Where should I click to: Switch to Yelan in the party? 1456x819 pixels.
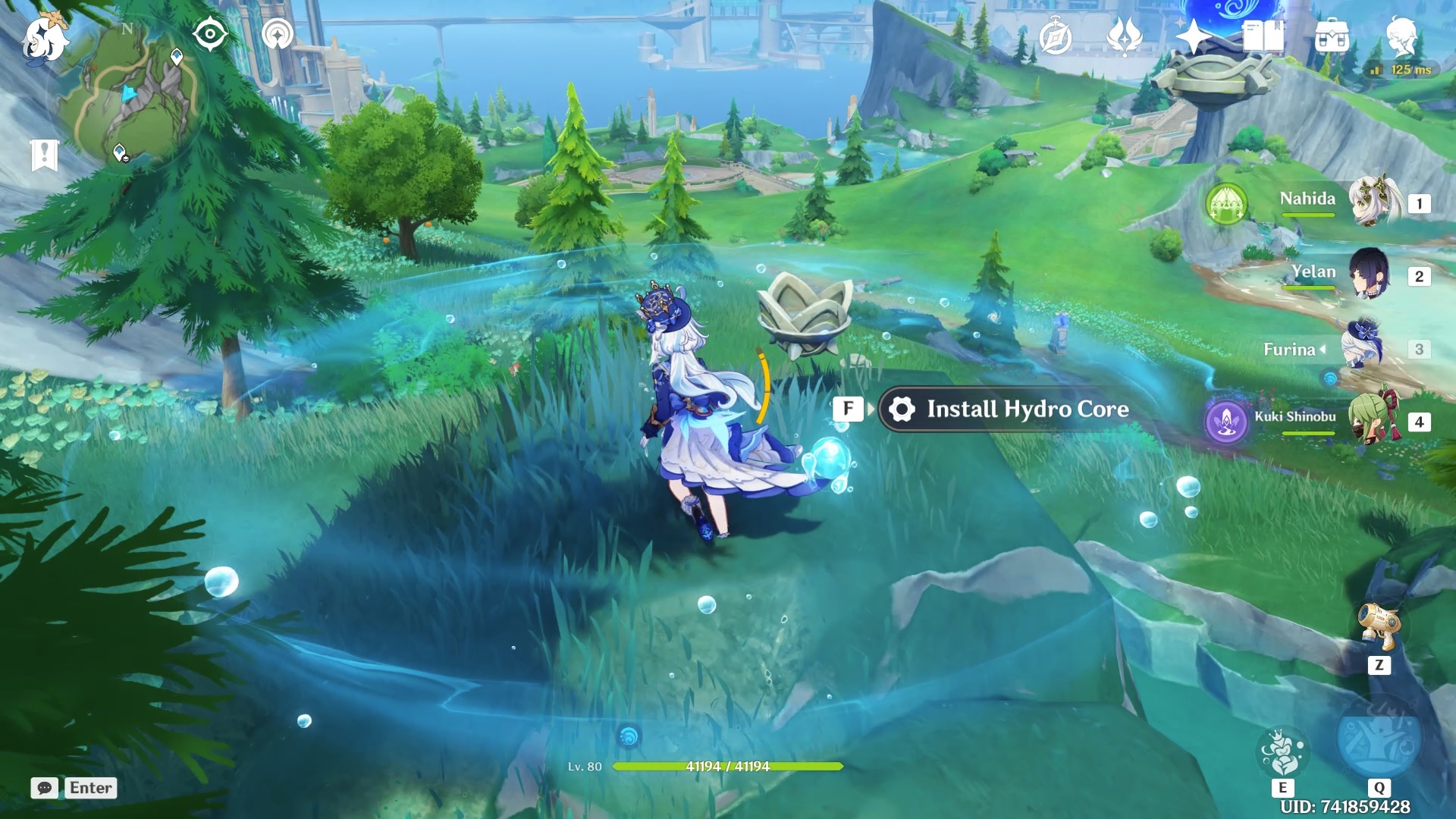point(1369,275)
